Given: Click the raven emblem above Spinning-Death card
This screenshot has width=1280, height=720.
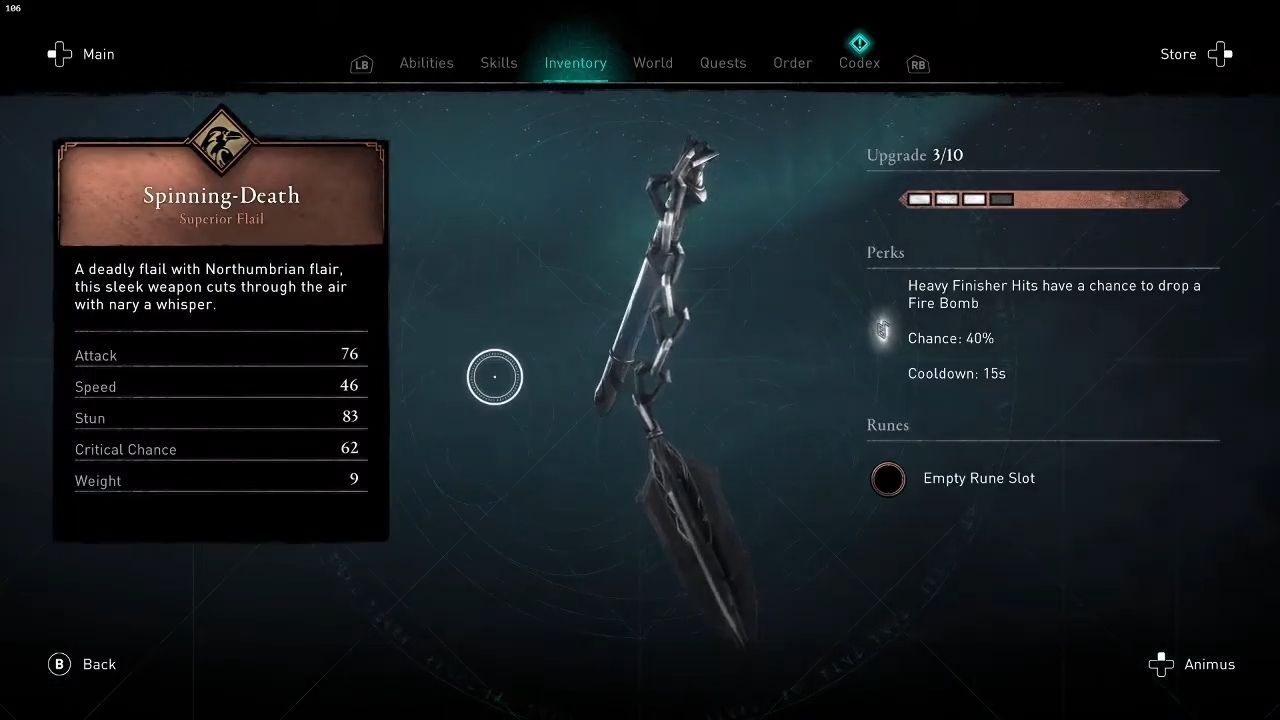Looking at the screenshot, I should tap(221, 141).
